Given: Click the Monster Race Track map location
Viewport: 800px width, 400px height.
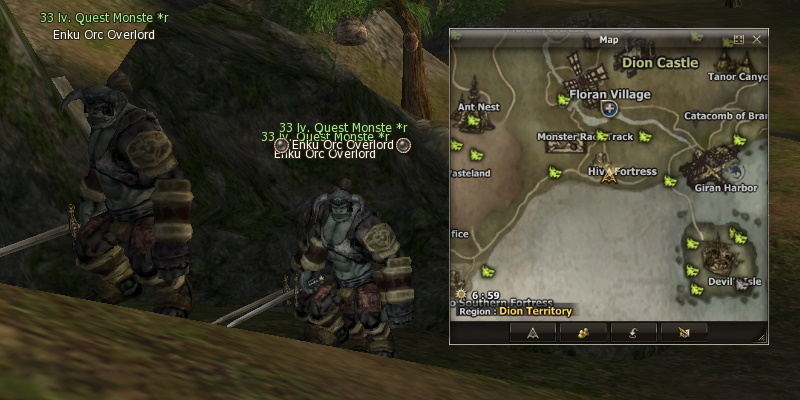Looking at the screenshot, I should pyautogui.click(x=585, y=136).
